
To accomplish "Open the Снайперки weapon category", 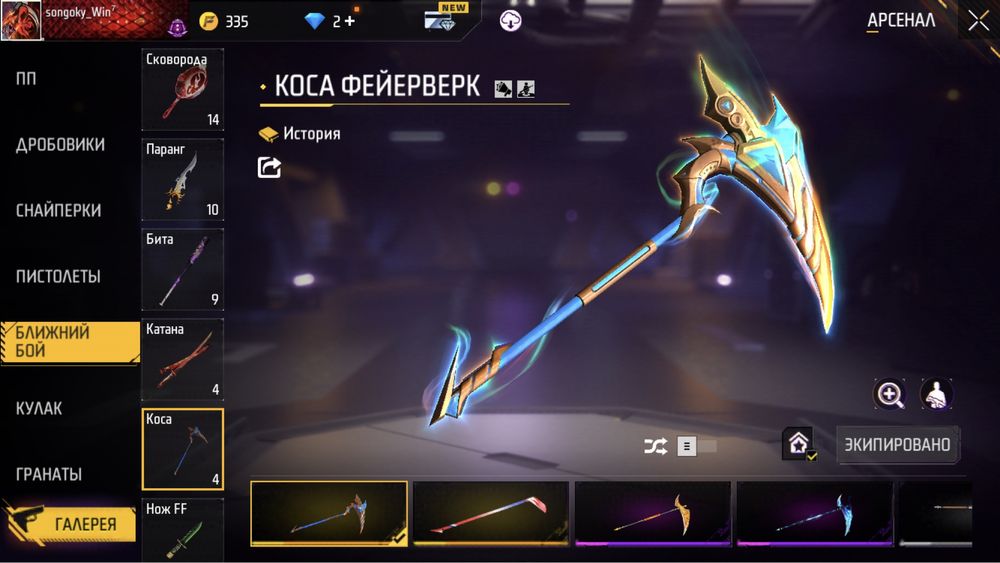I will click(58, 211).
